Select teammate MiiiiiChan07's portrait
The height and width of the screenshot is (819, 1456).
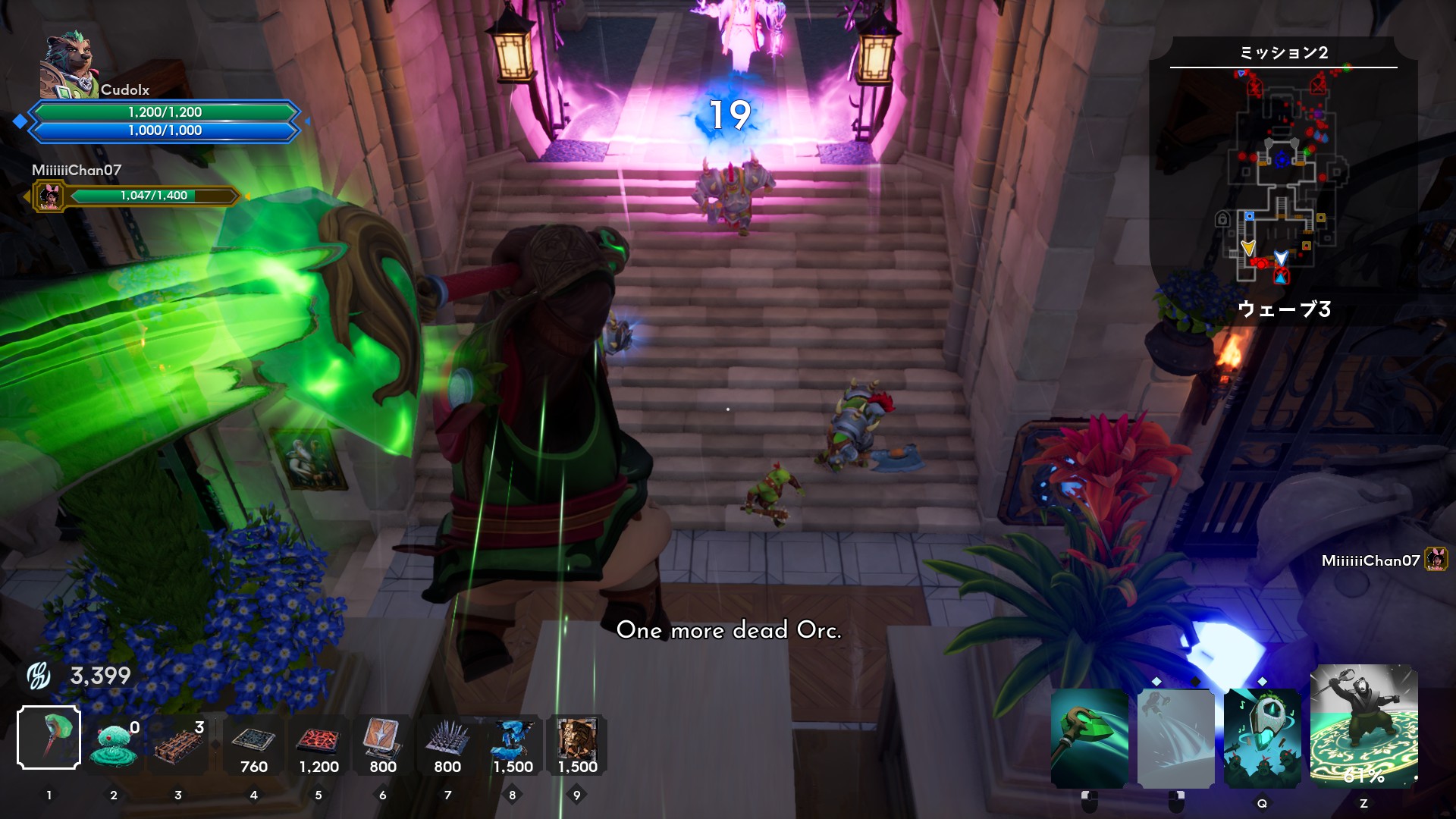(x=50, y=197)
